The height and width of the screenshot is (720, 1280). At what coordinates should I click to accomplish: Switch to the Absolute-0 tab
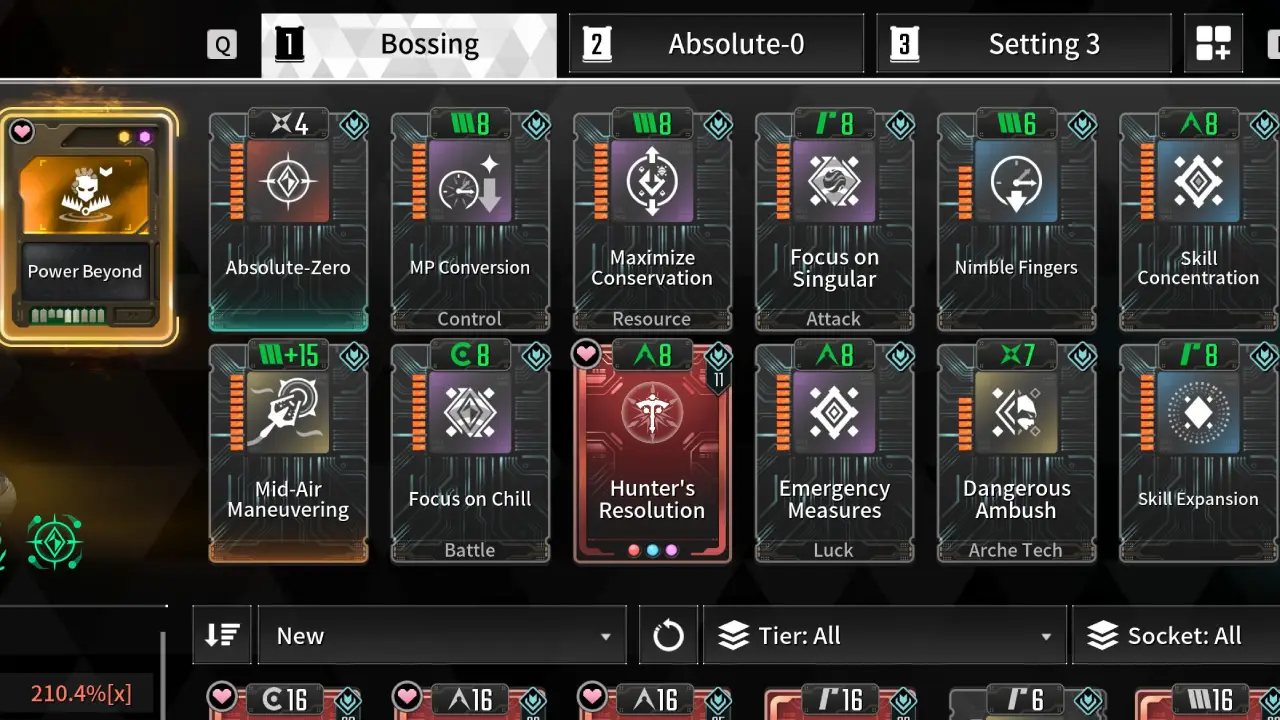pos(716,44)
